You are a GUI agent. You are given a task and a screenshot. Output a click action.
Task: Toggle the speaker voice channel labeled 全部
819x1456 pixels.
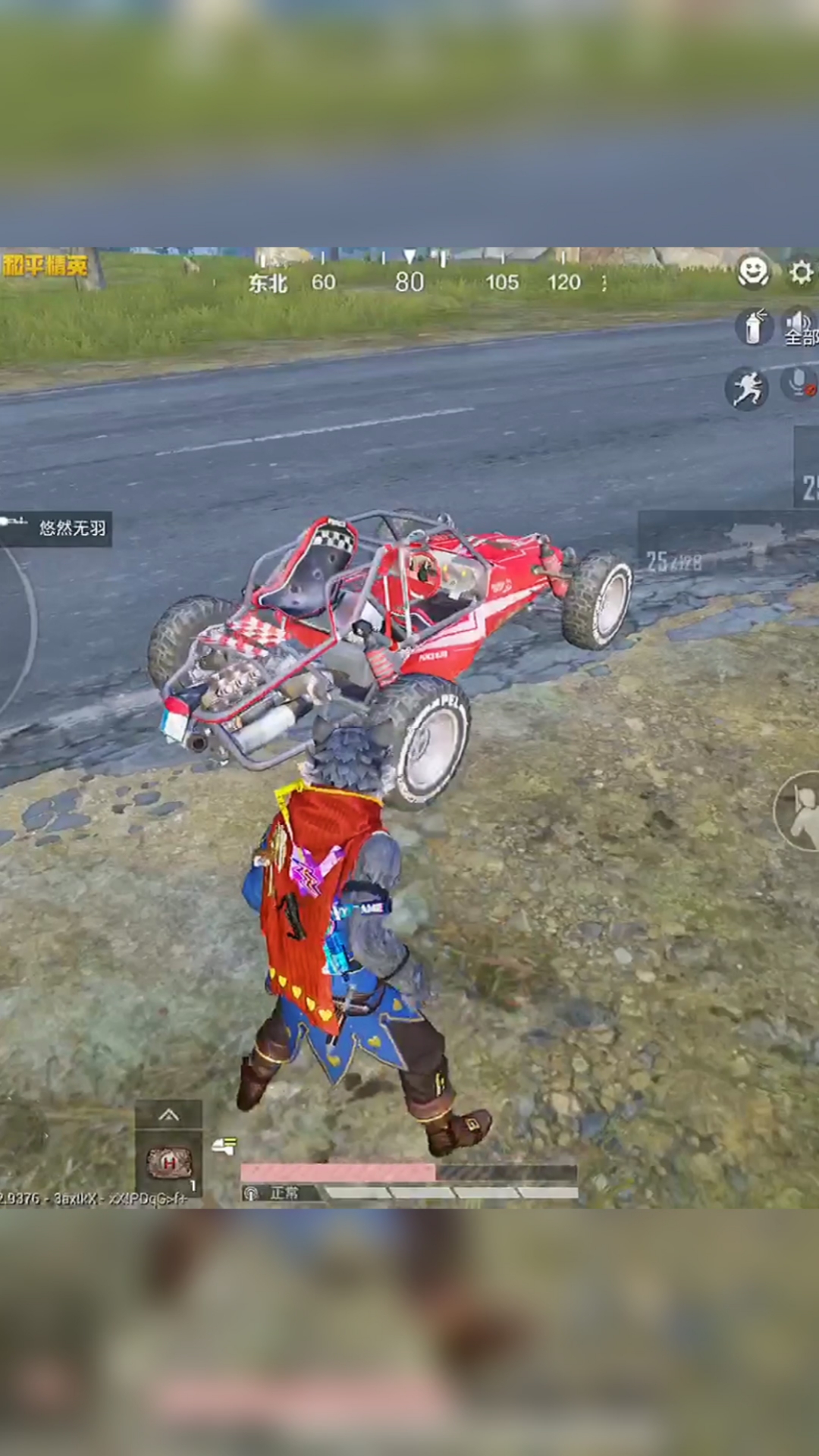tap(799, 327)
